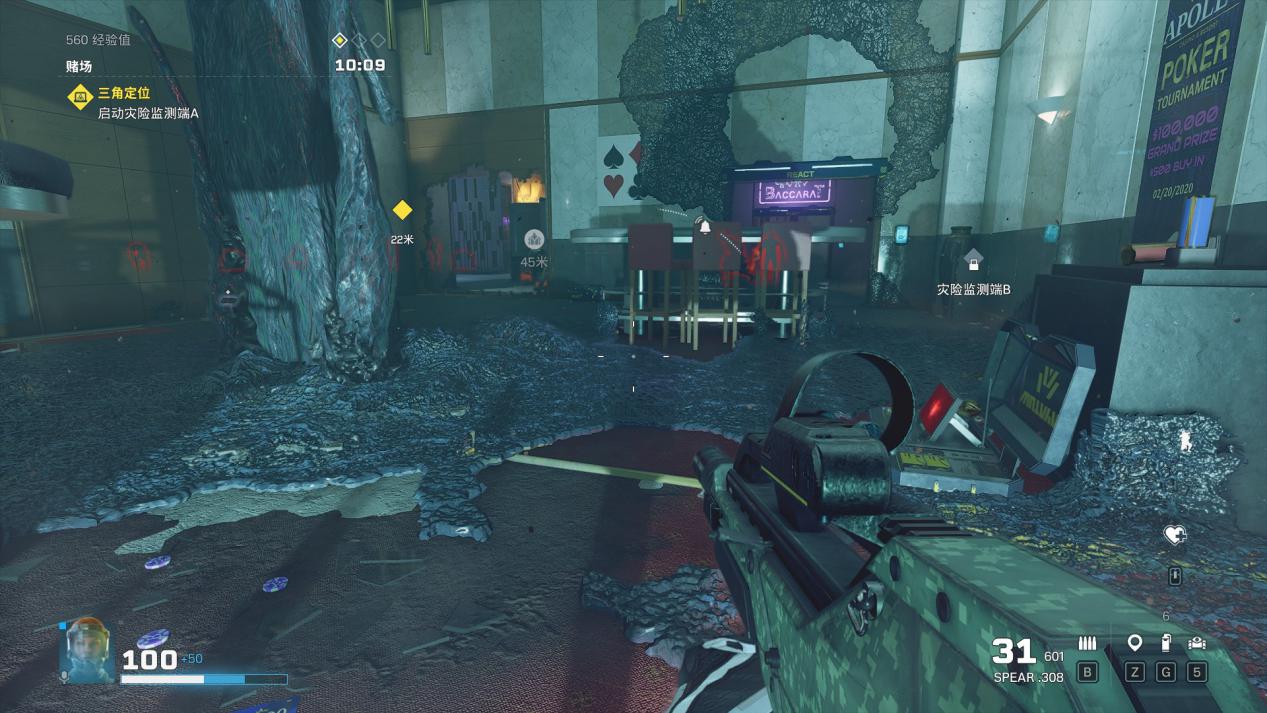Activate the recon drone gadget icon
The width and height of the screenshot is (1267, 713).
[1196, 644]
